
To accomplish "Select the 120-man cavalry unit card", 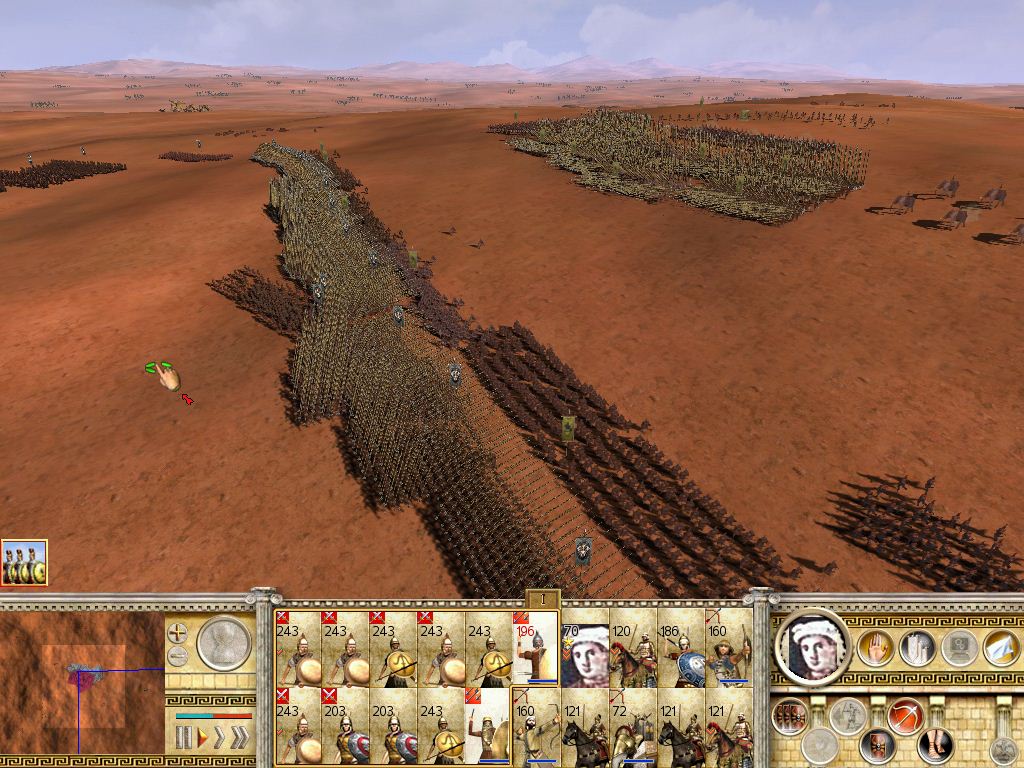I will coord(633,654).
